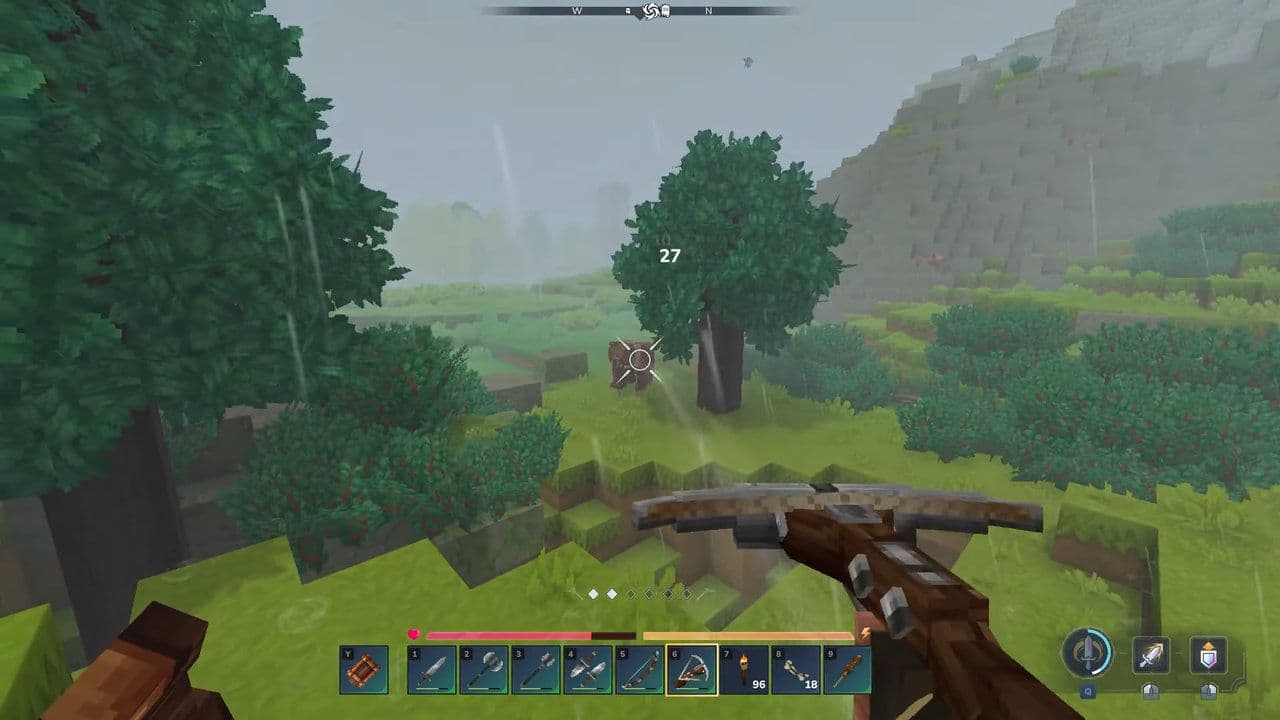Expand the swirl weather icon on the compass
The width and height of the screenshot is (1280, 720).
pyautogui.click(x=651, y=11)
